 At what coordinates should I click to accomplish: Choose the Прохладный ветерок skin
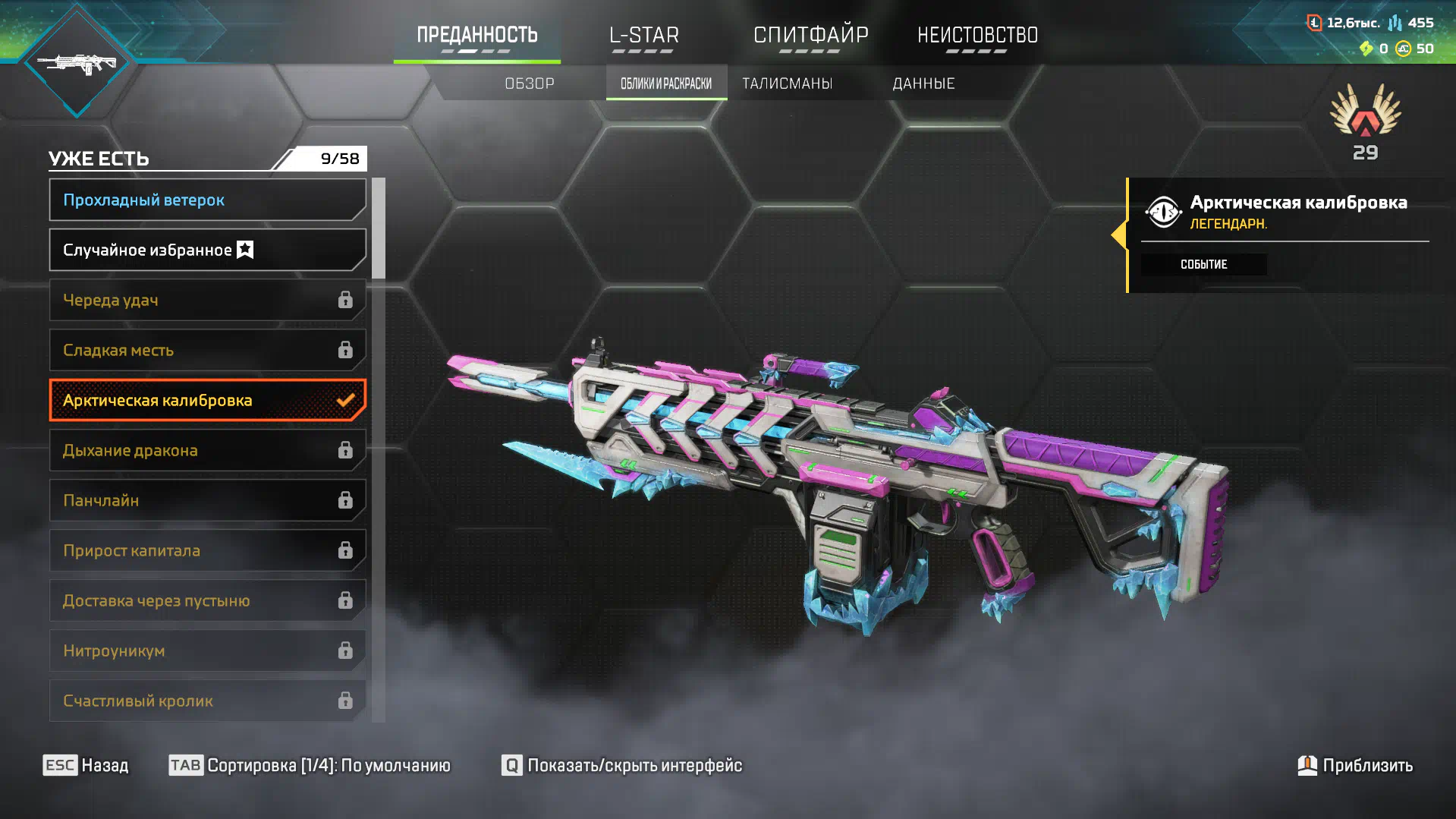tap(207, 200)
